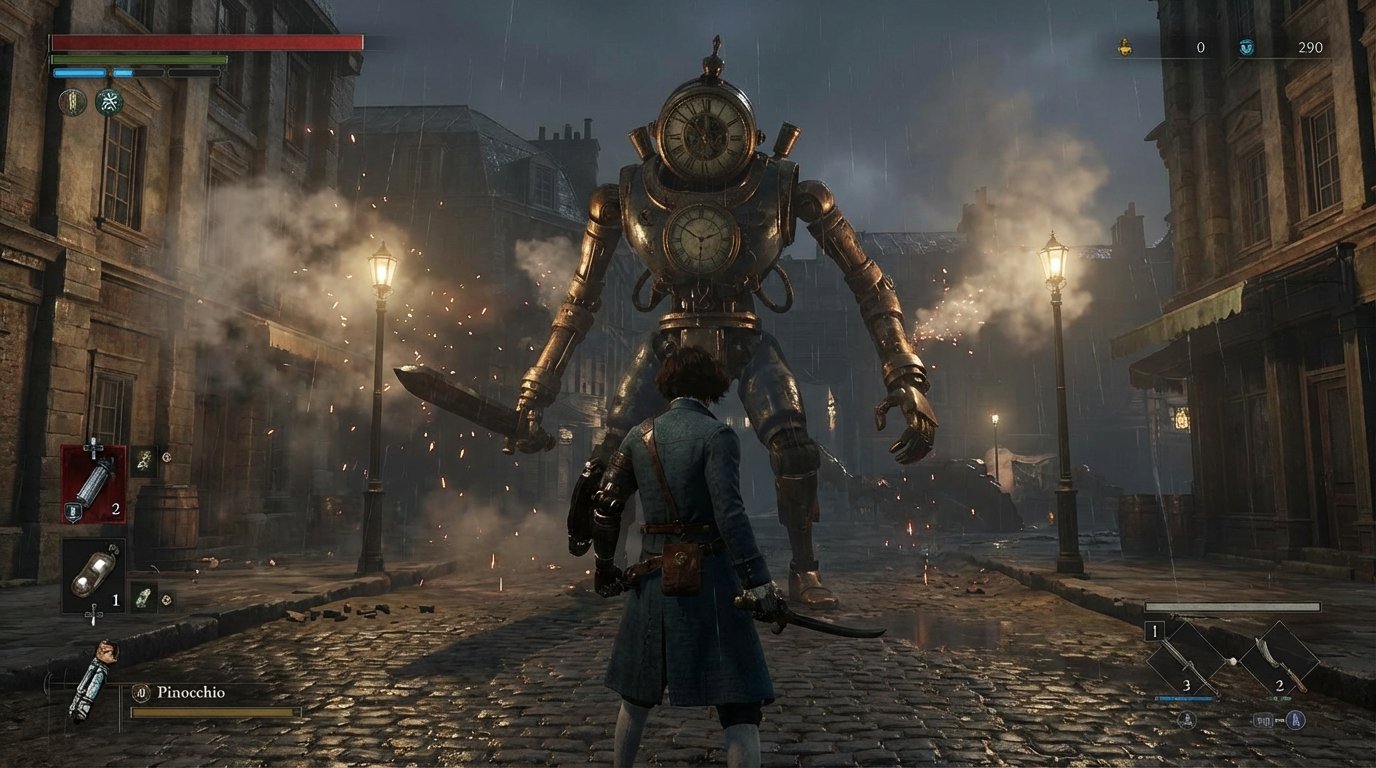Click the gold Ergo currency icon
This screenshot has height=768, width=1376.
[x=1122, y=45]
